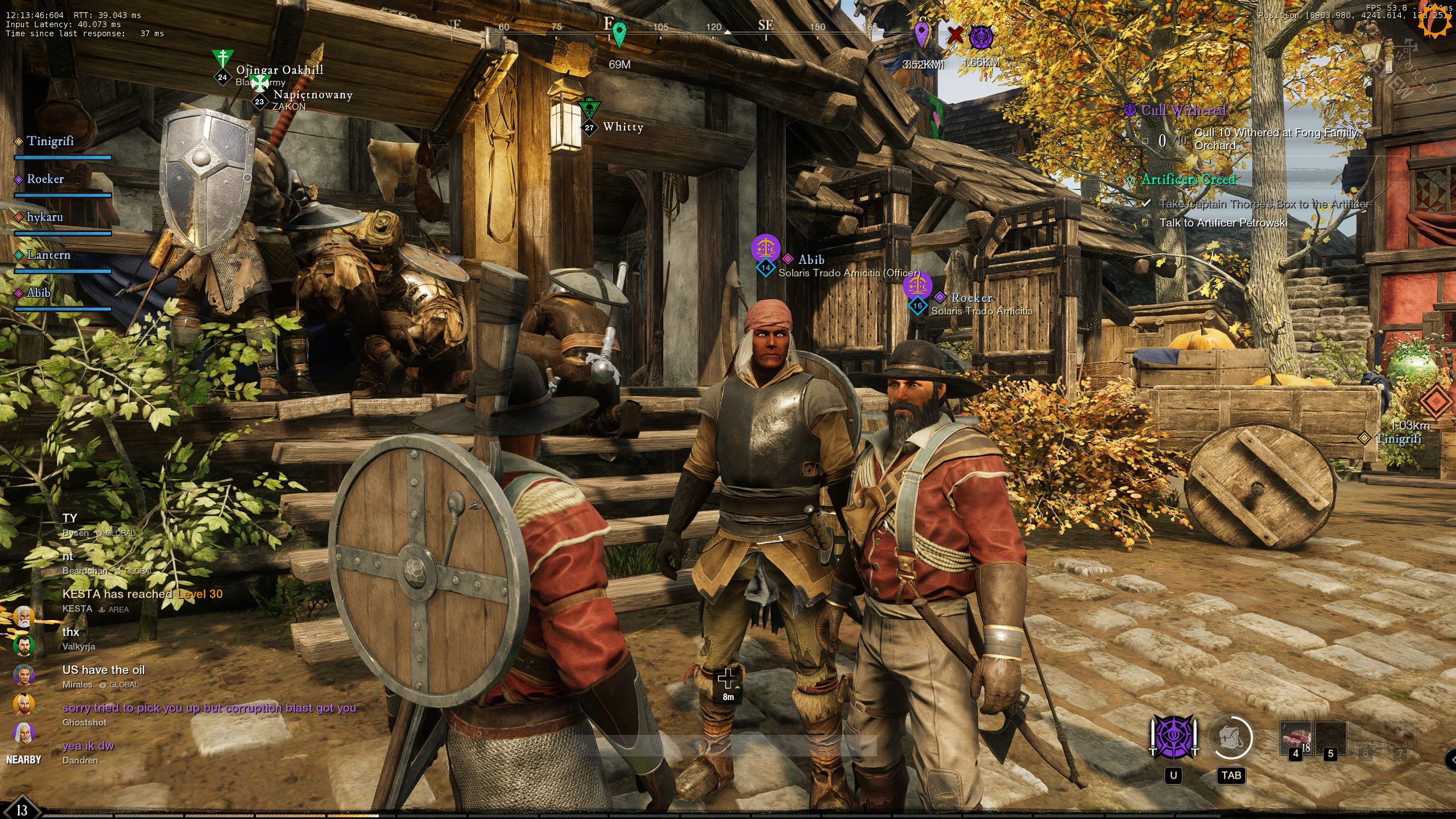The height and width of the screenshot is (819, 1456).
Task: Click the green quest marker on compass
Action: tap(619, 34)
